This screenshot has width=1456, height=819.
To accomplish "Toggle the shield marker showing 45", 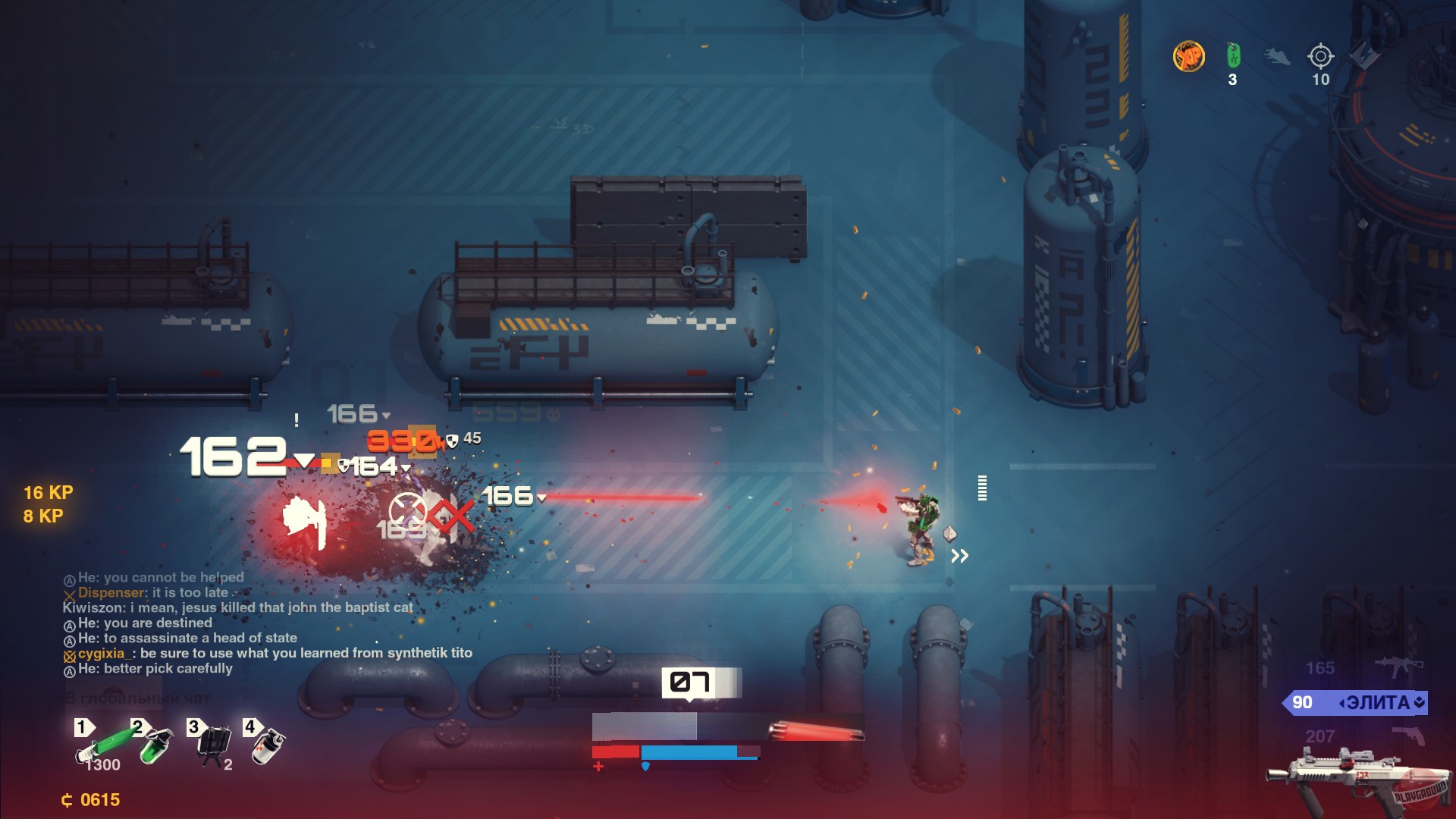I will [451, 441].
